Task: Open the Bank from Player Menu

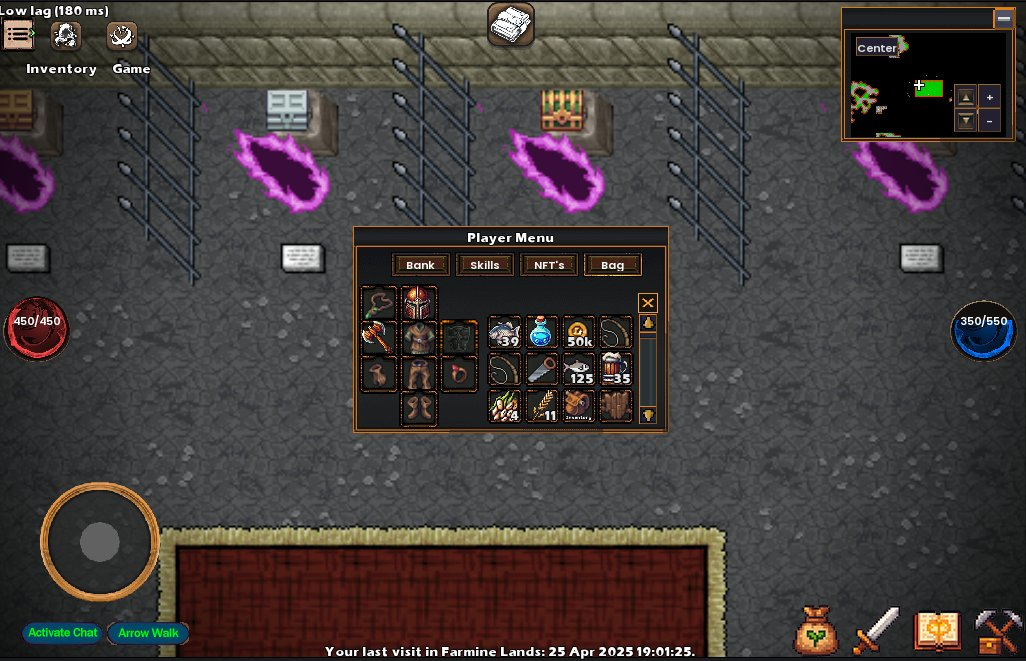Action: point(420,265)
